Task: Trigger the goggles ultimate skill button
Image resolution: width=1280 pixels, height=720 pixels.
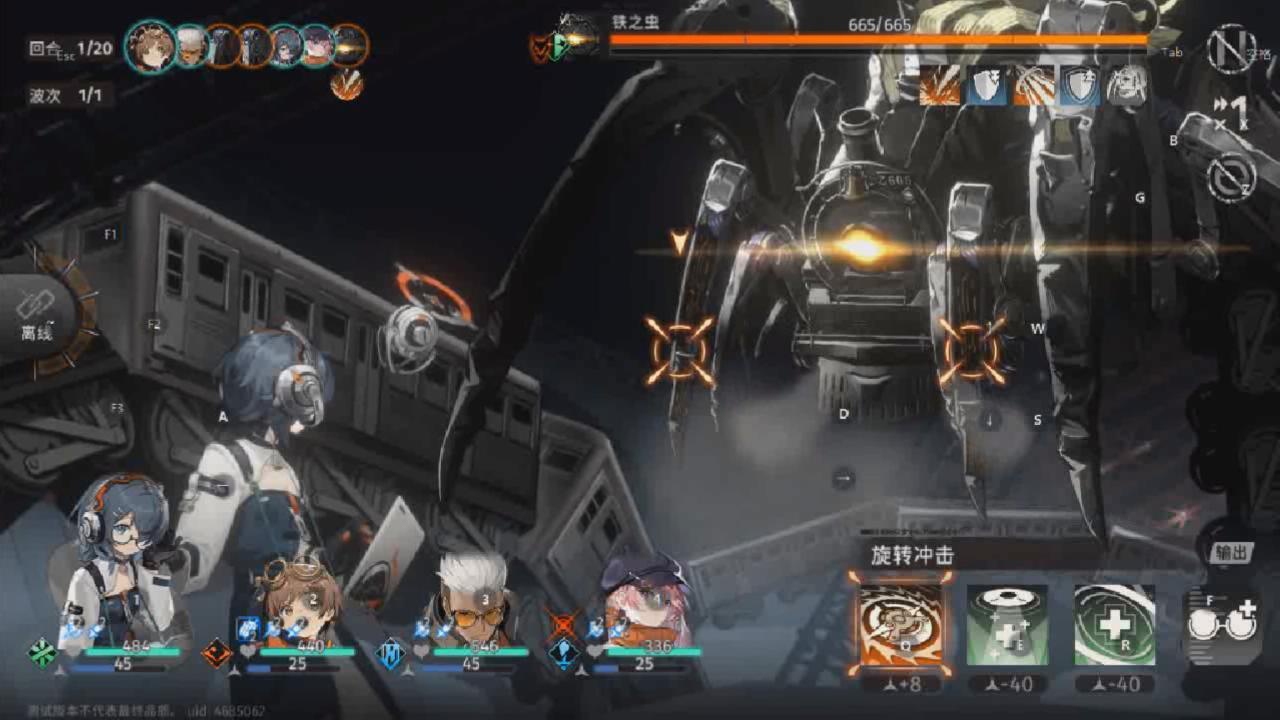Action: [x=1221, y=625]
